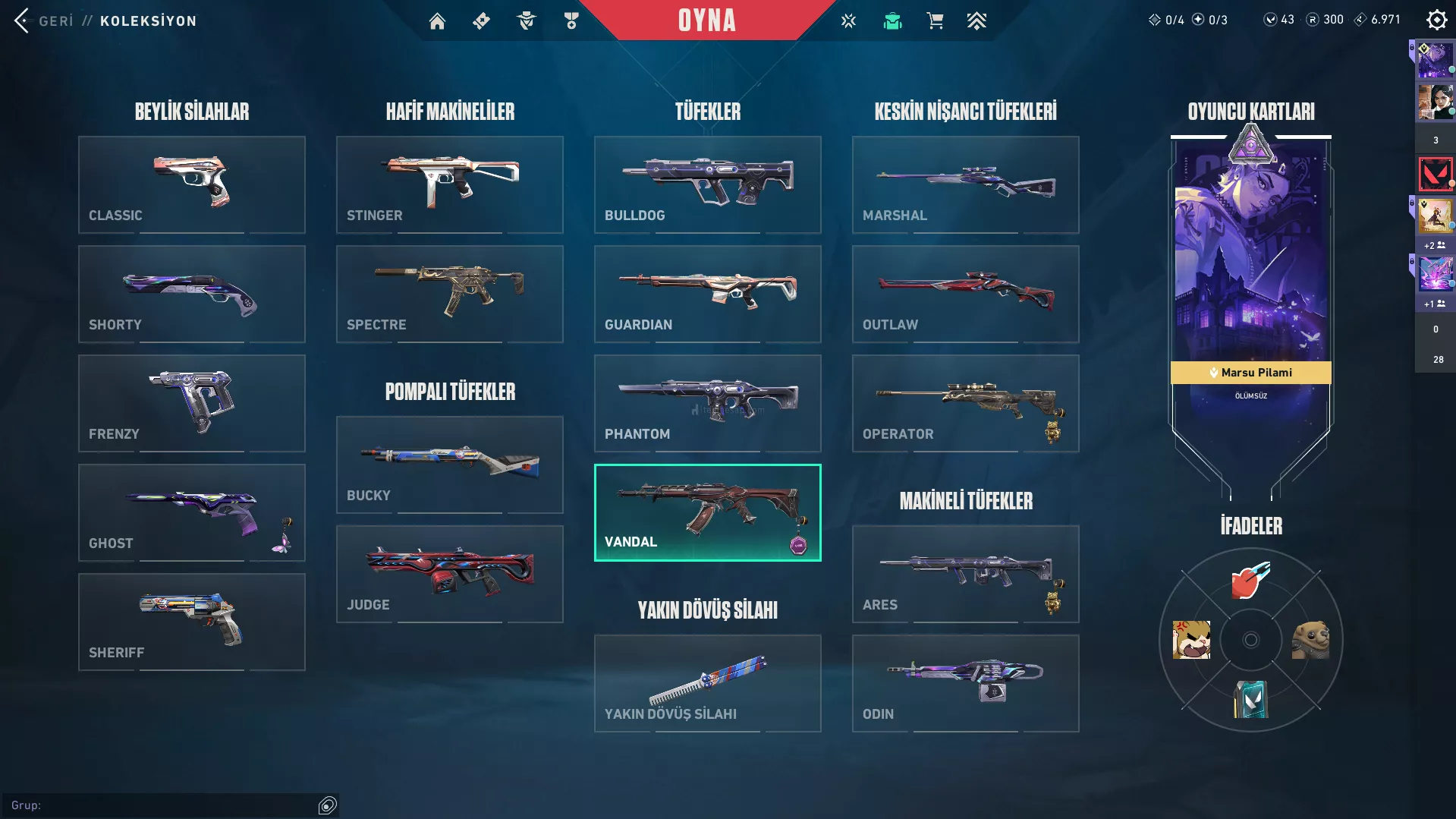Pick the Sheriff revolver slot
Viewport: 1456px width, 819px height.
[191, 622]
